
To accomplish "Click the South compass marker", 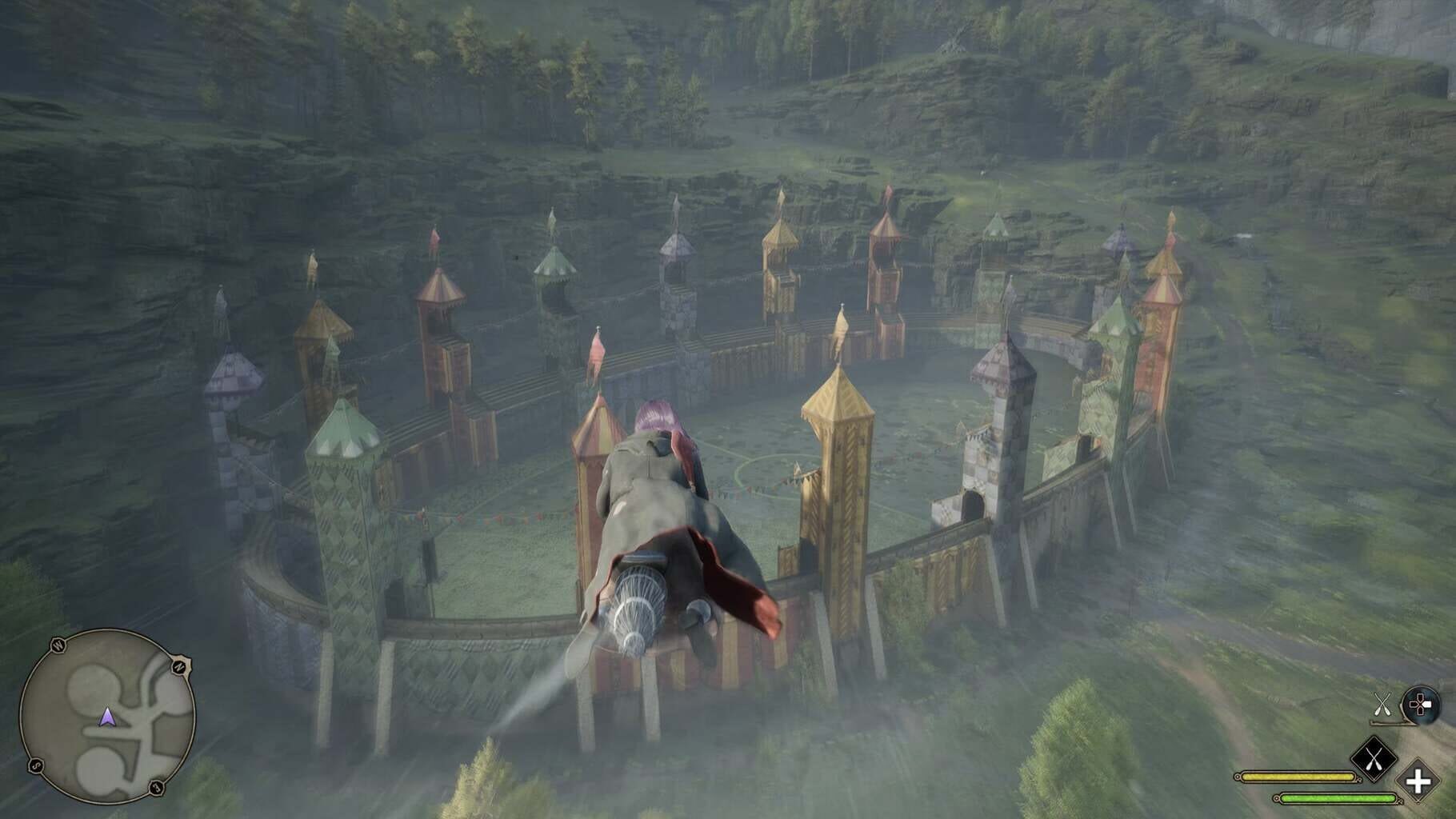I will (x=37, y=766).
